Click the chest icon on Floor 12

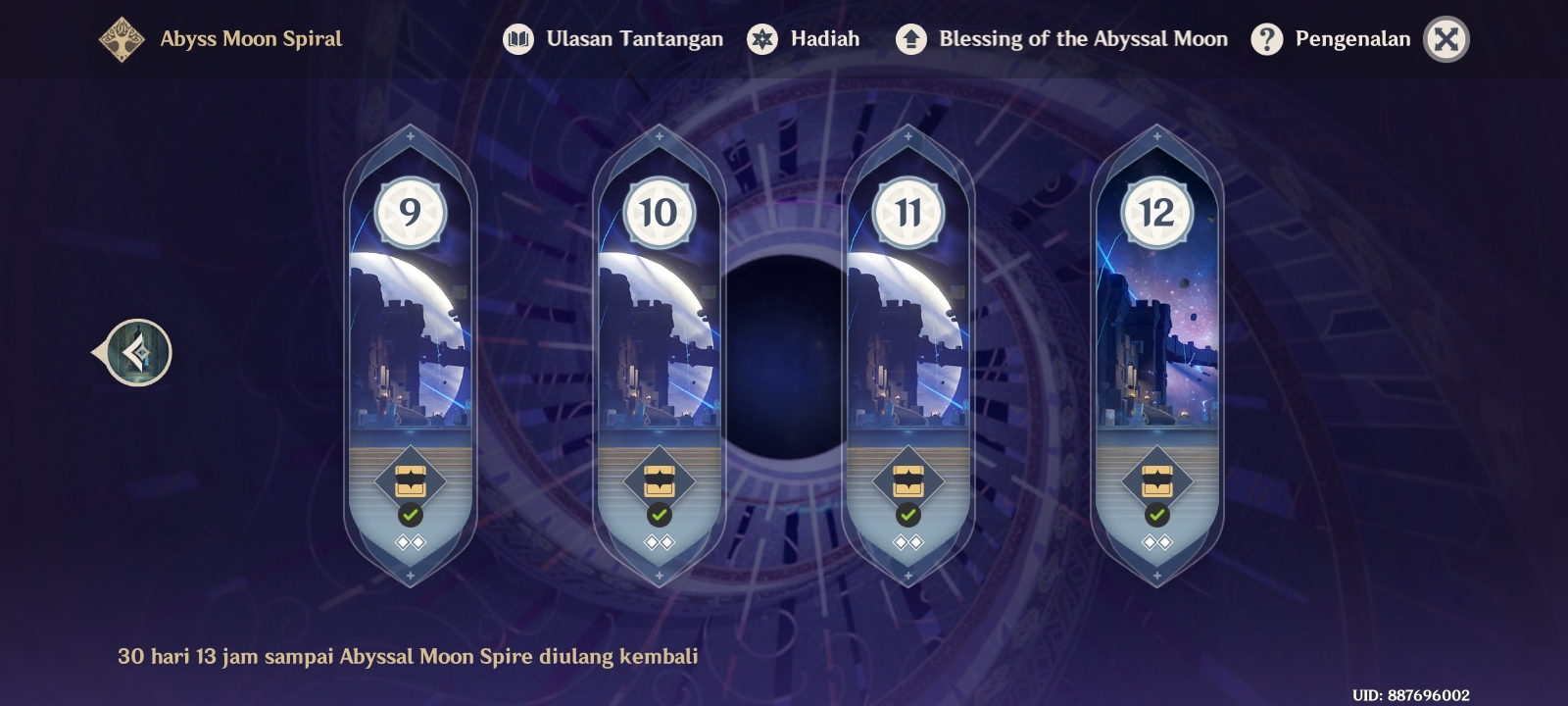tap(1157, 480)
